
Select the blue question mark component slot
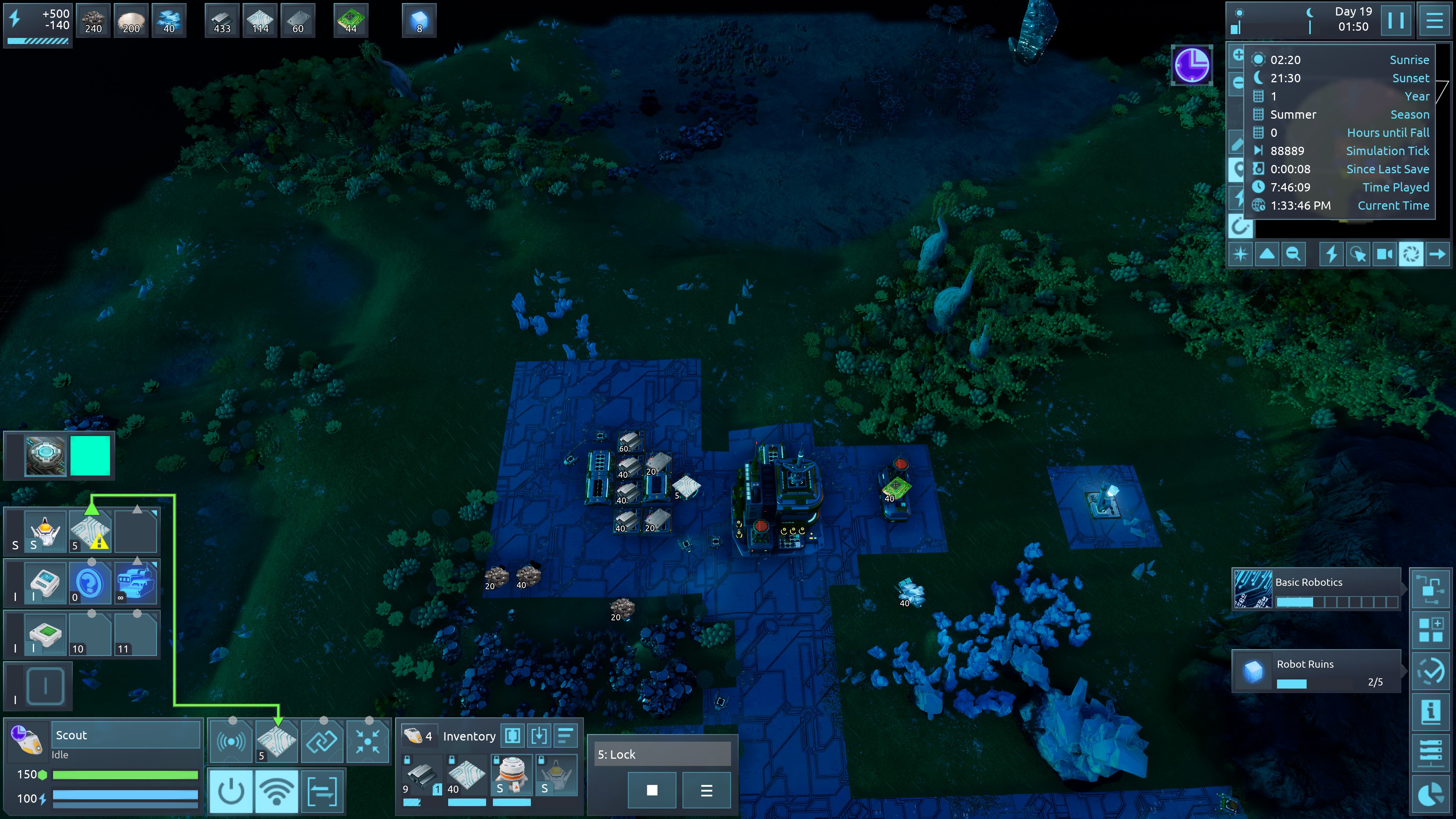pyautogui.click(x=90, y=582)
